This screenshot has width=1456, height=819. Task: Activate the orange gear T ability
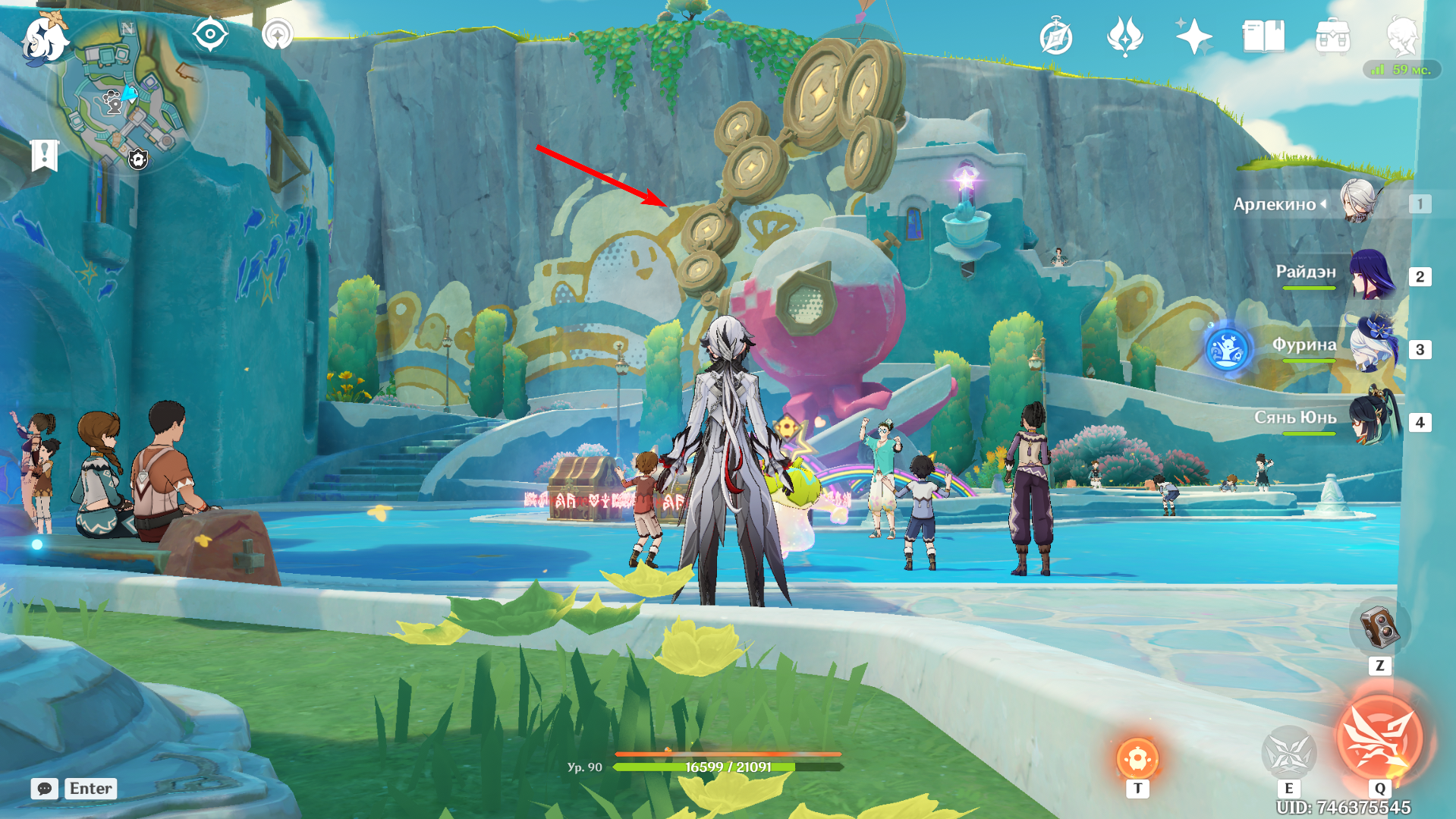(x=1137, y=758)
